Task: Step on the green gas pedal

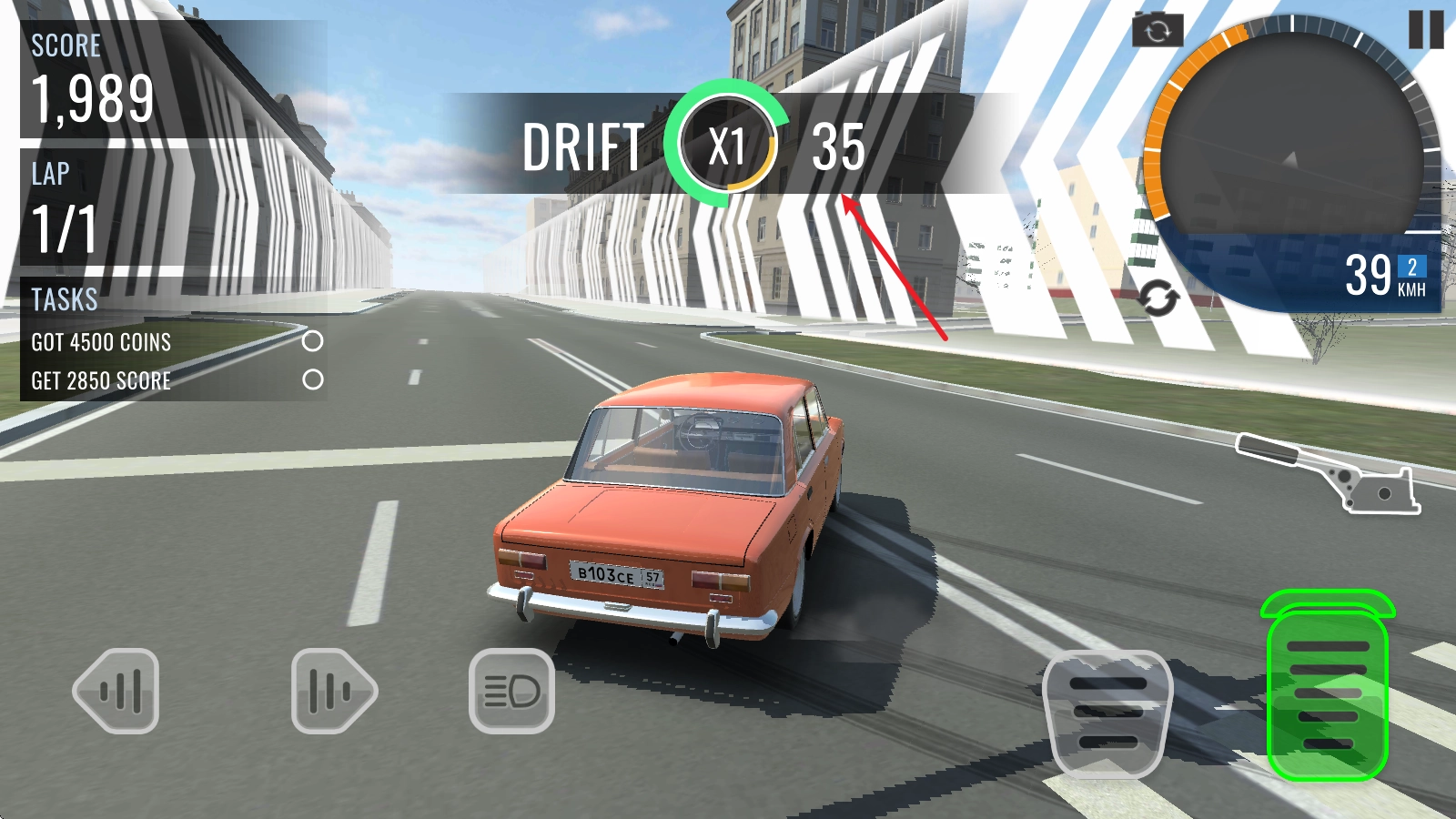Action: [1328, 693]
